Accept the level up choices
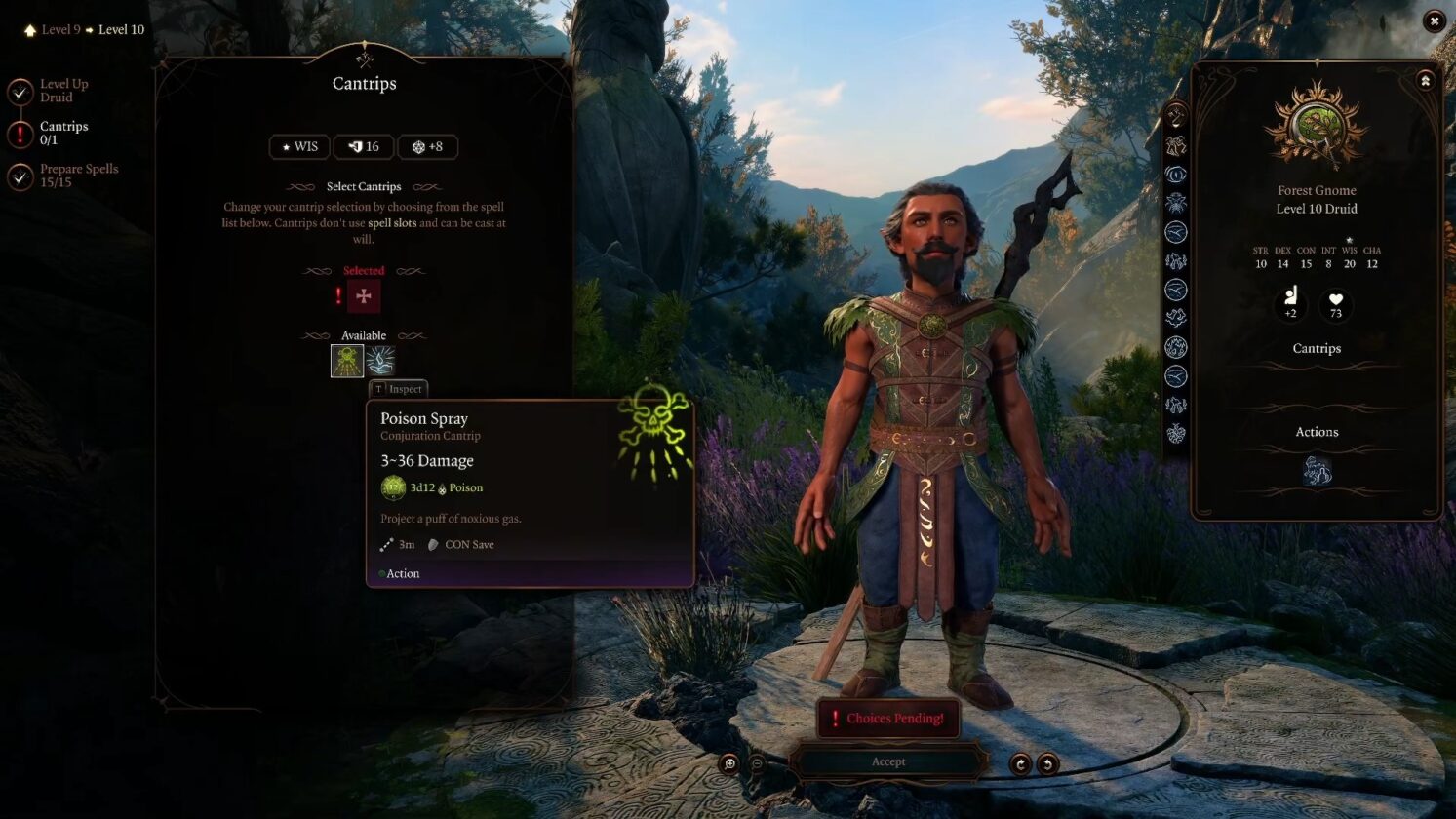This screenshot has width=1456, height=819. pyautogui.click(x=887, y=761)
